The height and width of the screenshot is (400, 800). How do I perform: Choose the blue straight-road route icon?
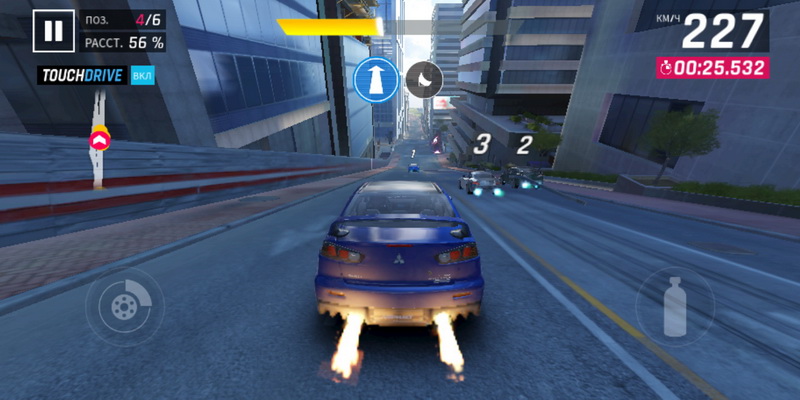tap(376, 79)
